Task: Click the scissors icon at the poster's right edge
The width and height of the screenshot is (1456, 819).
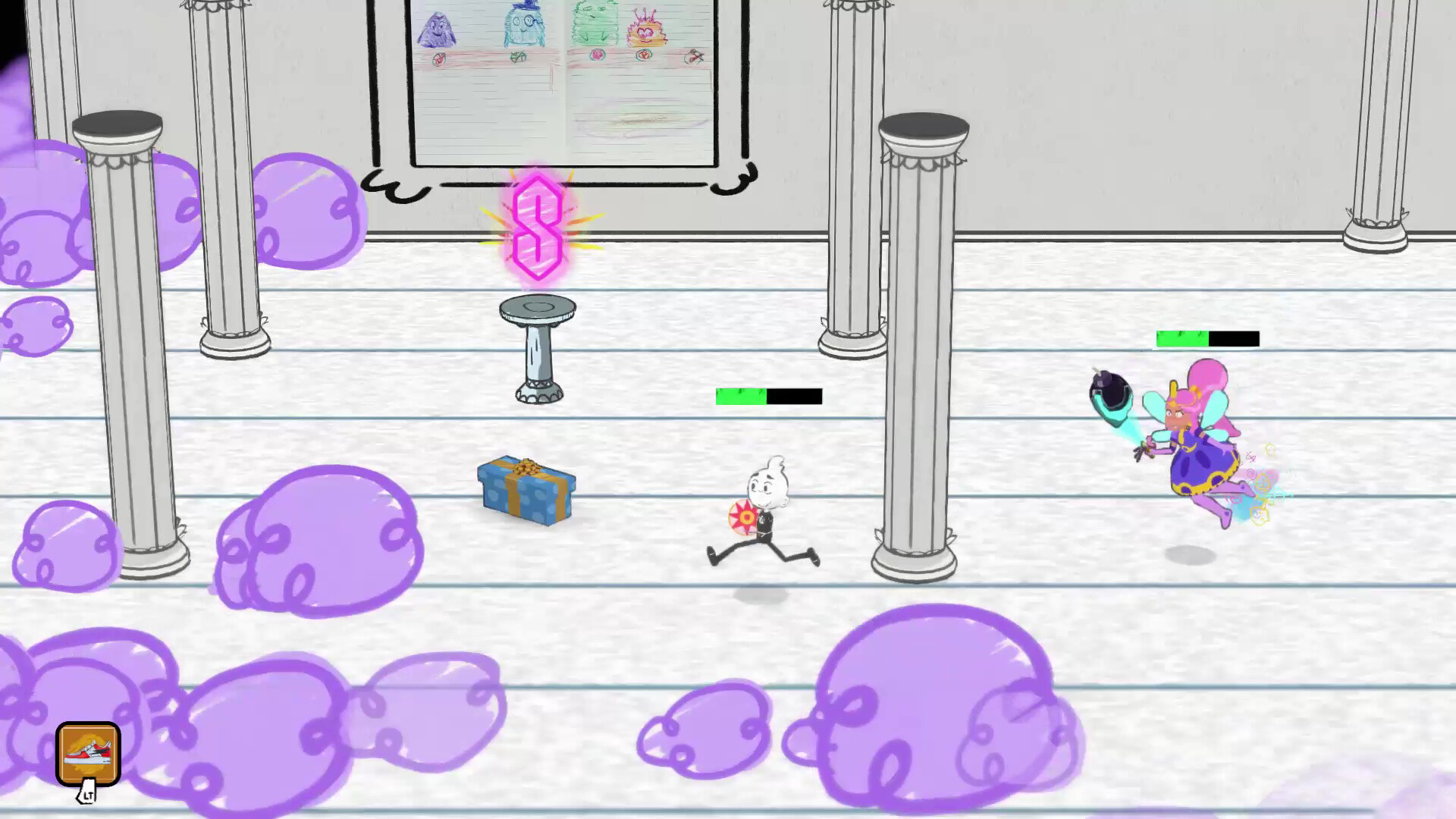Action: tap(695, 58)
